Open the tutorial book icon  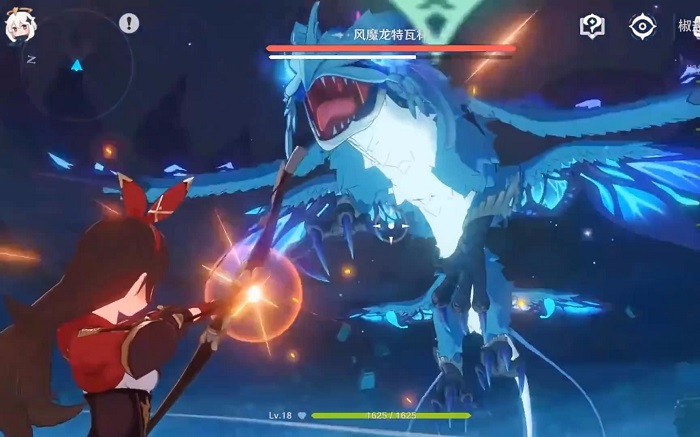click(x=593, y=27)
